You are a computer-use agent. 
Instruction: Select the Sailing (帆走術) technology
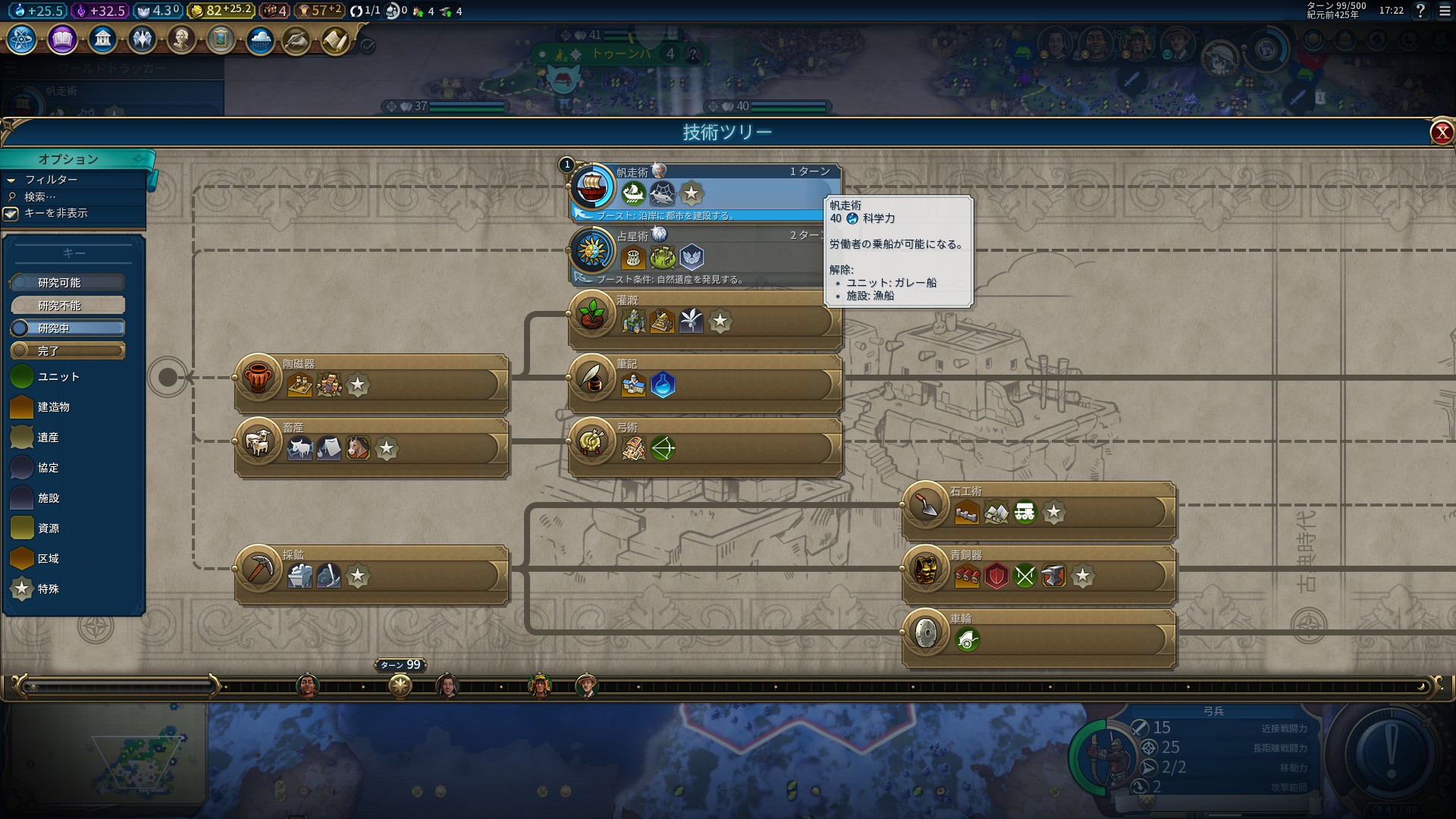[x=593, y=186]
